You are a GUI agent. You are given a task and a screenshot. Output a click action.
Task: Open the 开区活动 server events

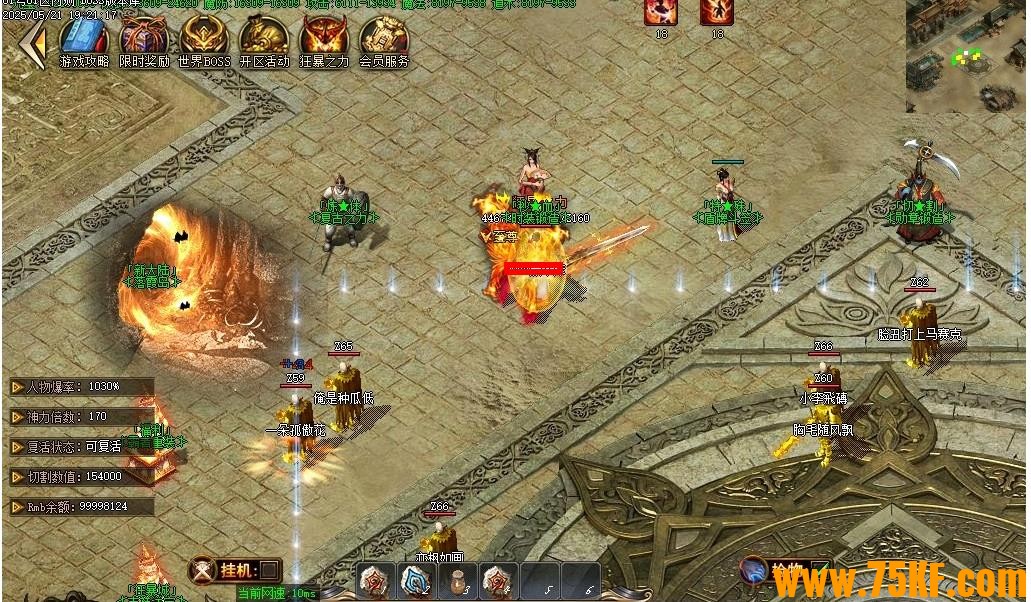pos(264,39)
